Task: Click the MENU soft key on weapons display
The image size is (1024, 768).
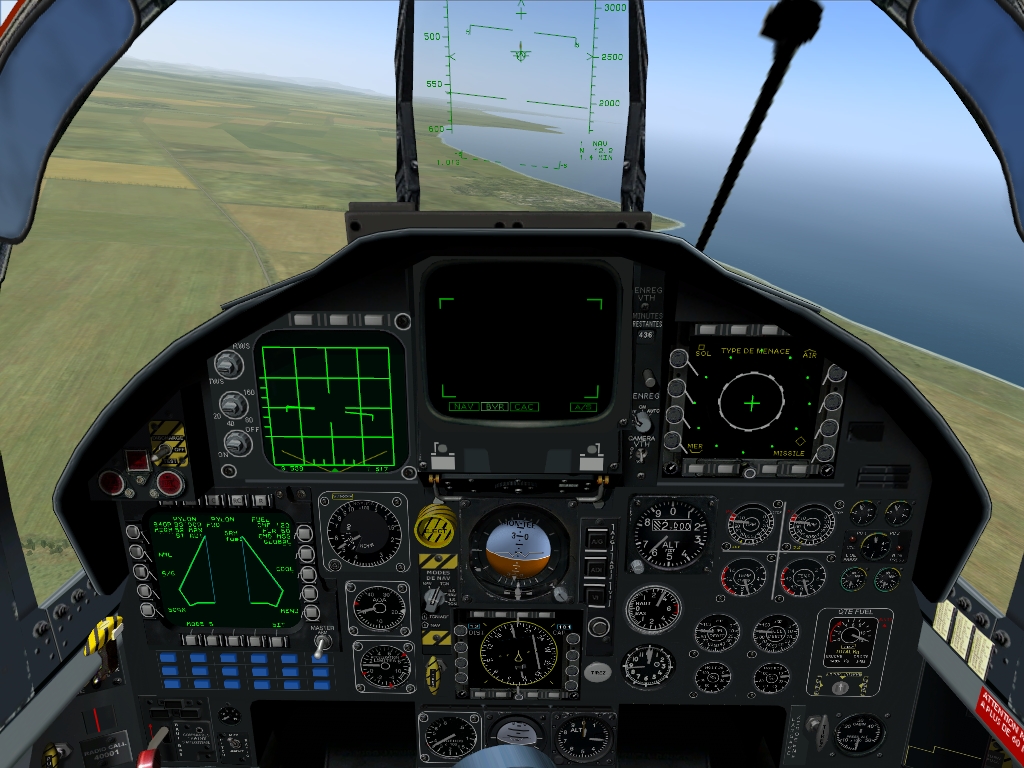Action: (x=311, y=611)
